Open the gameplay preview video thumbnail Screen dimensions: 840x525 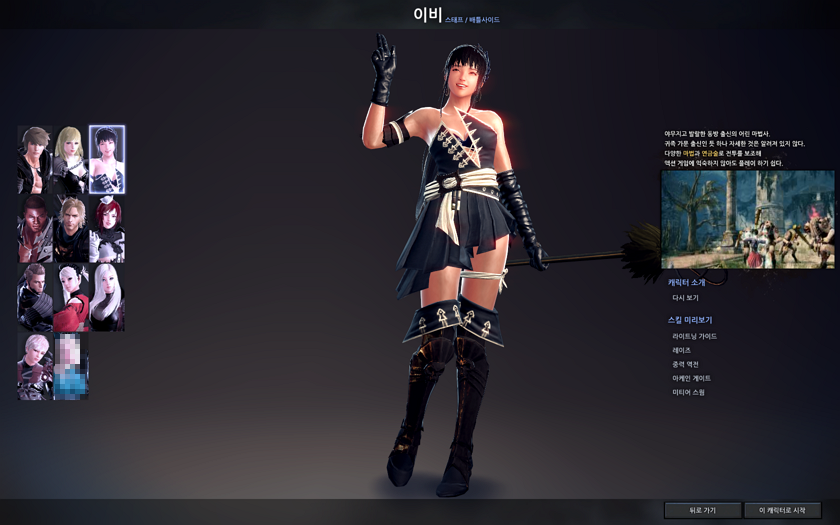(x=747, y=219)
